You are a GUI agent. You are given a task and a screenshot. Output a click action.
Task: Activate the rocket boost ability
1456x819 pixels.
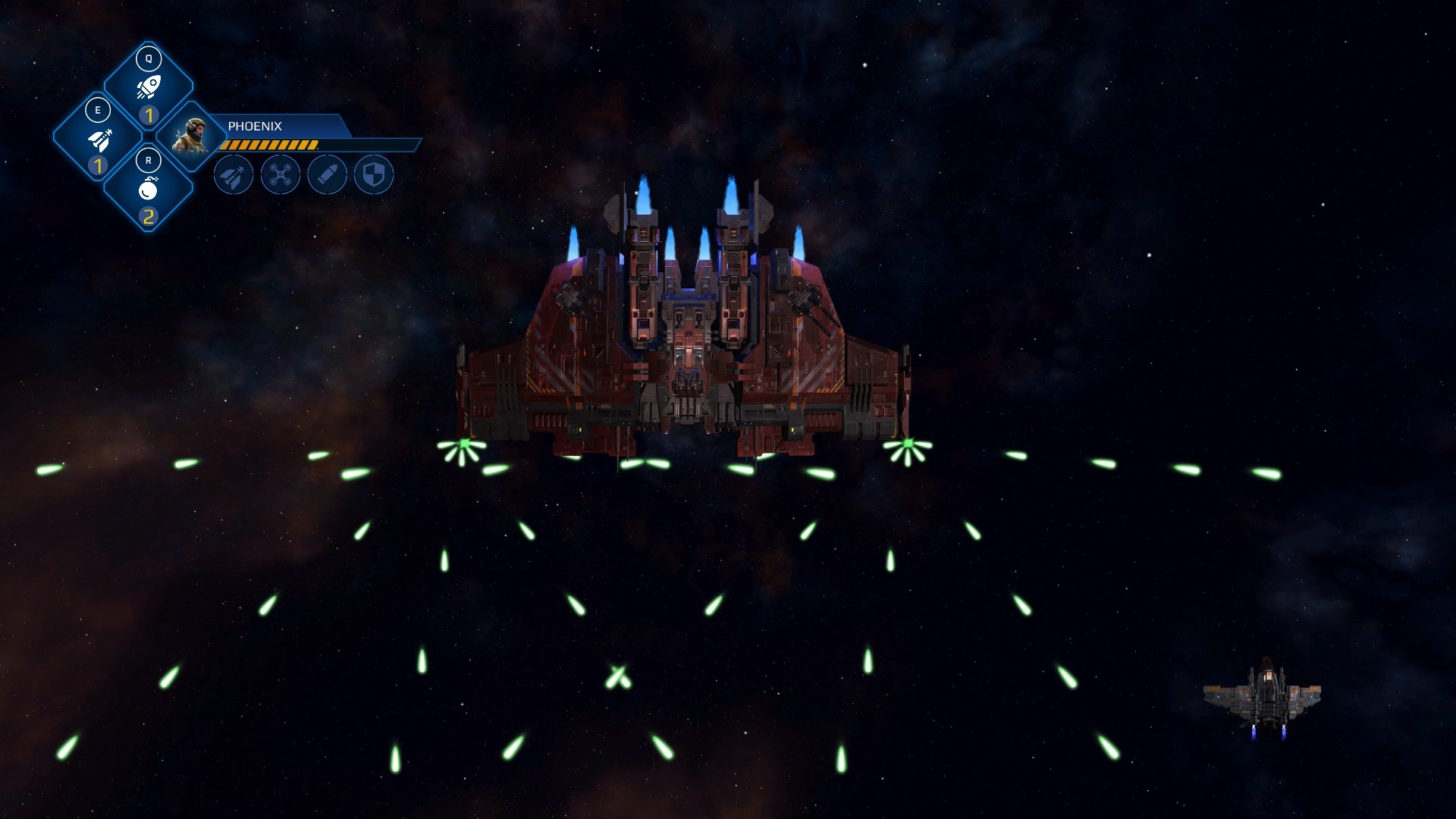(149, 86)
